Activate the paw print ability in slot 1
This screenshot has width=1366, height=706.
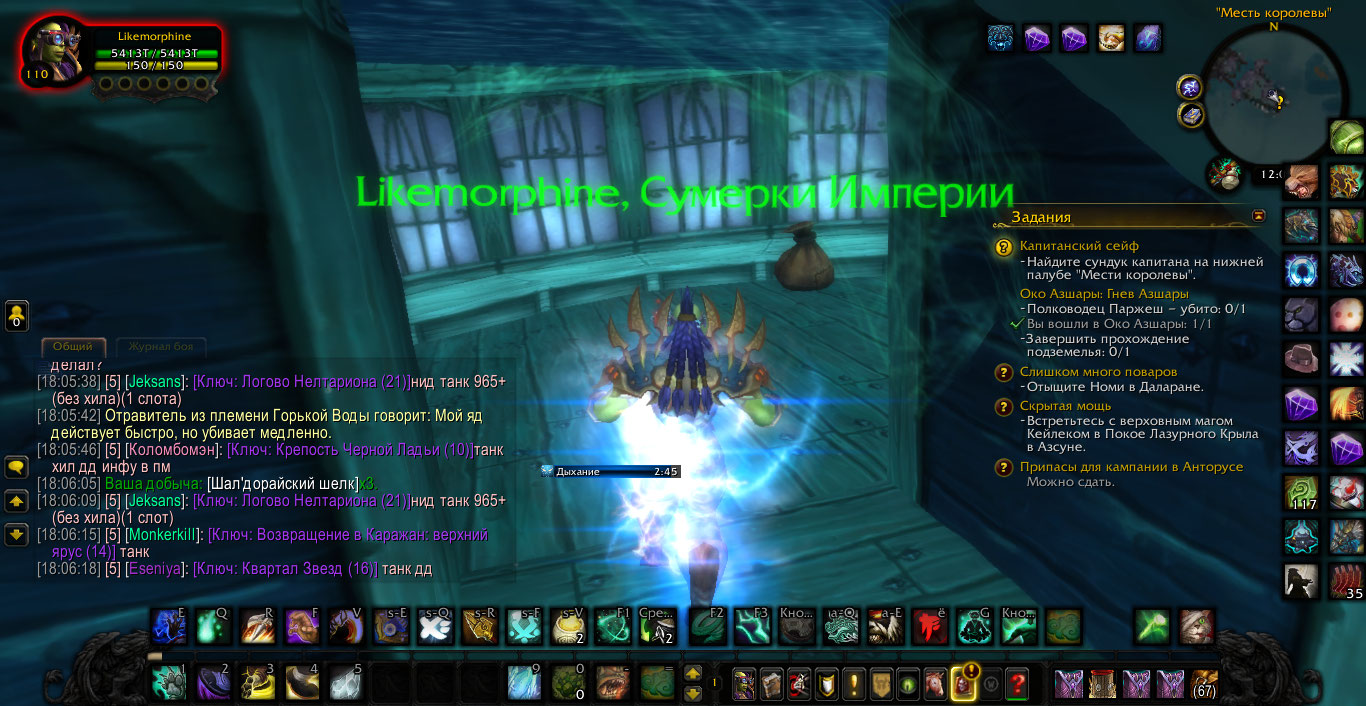click(169, 683)
